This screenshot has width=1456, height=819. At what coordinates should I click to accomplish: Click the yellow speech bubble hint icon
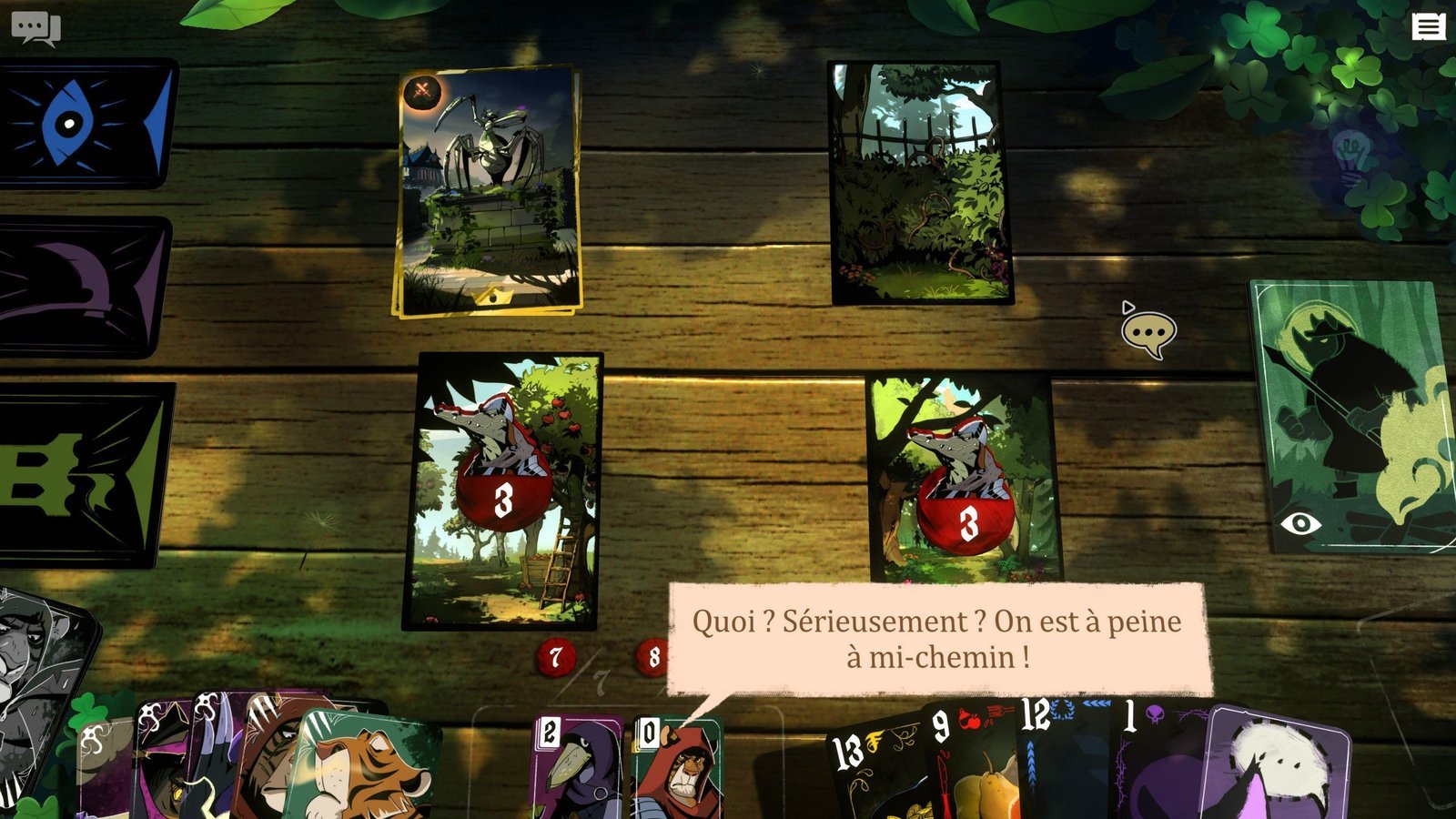(x=1148, y=334)
